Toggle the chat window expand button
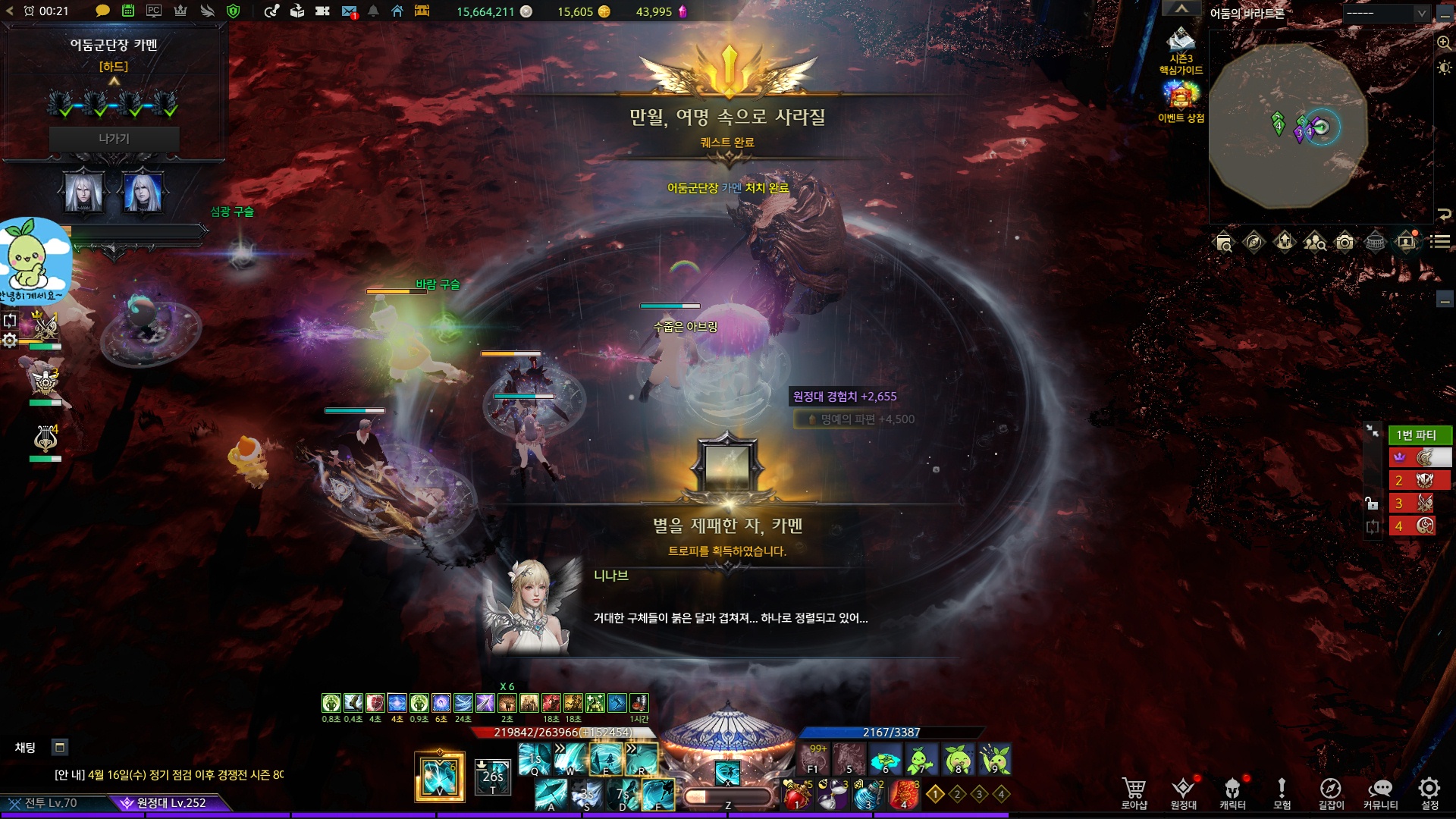1456x819 pixels. (x=60, y=747)
